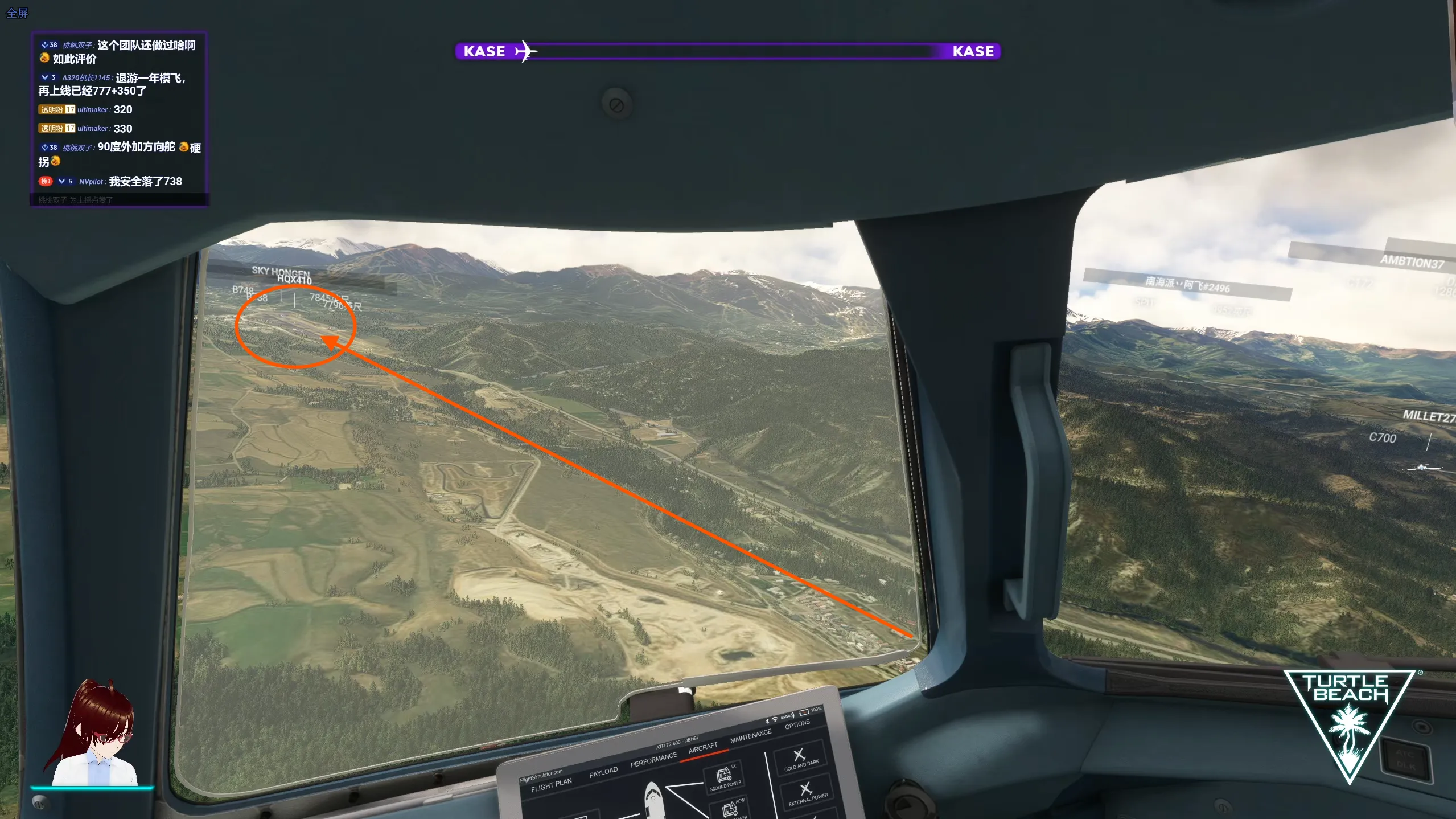Show the OPTIONS tab
Screen dimensions: 1456x819
(x=797, y=724)
